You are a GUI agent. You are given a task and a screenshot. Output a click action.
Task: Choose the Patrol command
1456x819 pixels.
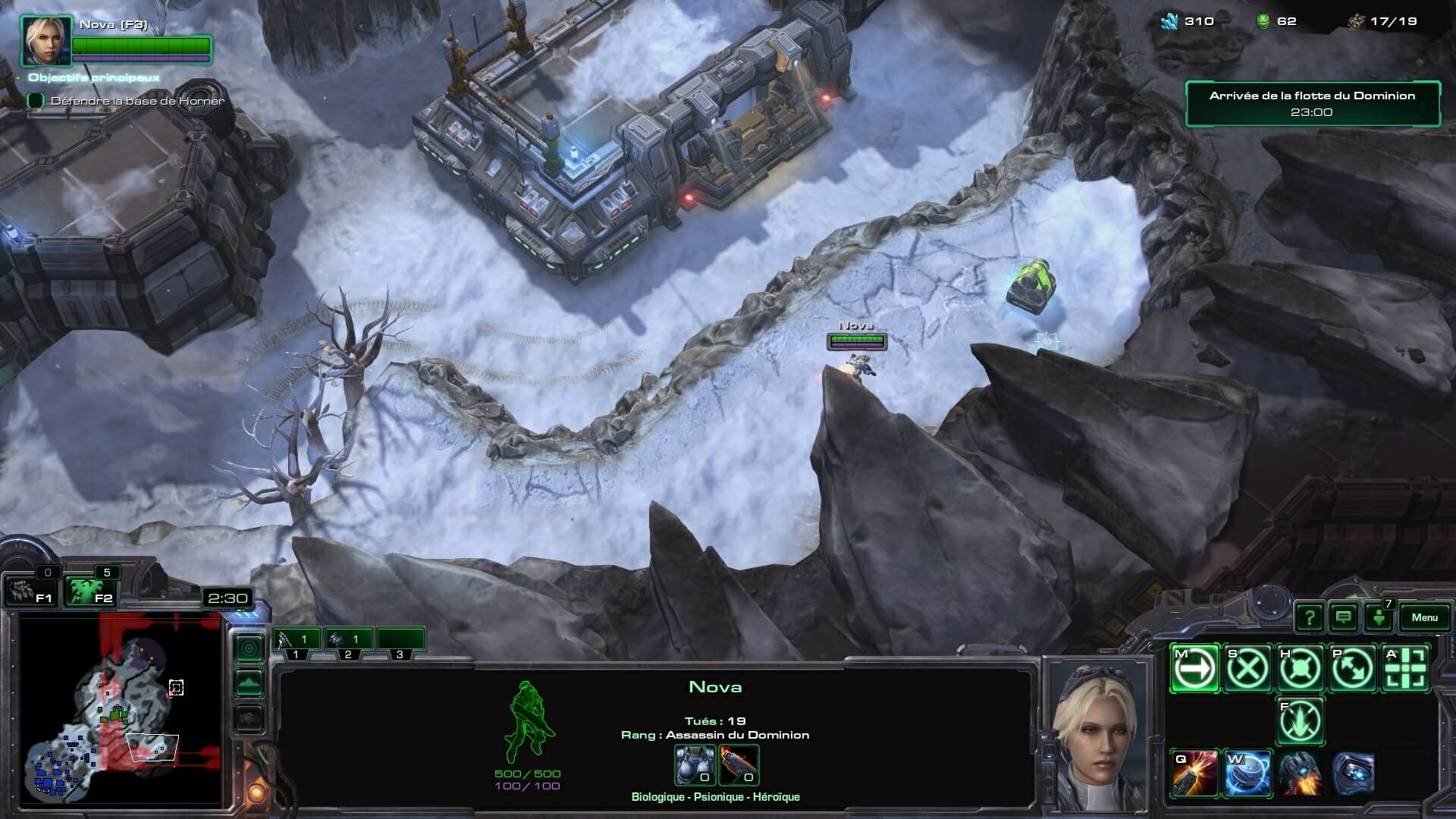[x=1354, y=669]
